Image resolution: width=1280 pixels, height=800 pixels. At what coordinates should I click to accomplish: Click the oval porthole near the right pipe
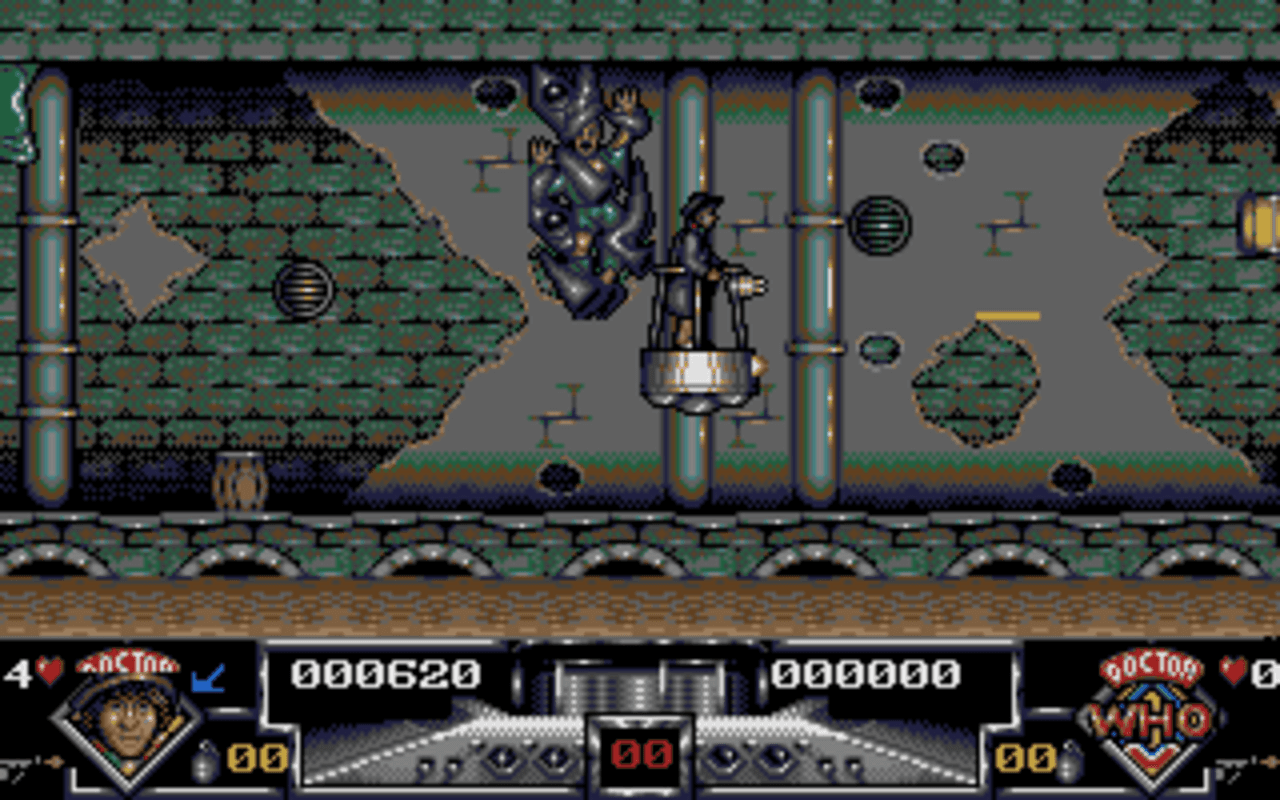point(878,350)
